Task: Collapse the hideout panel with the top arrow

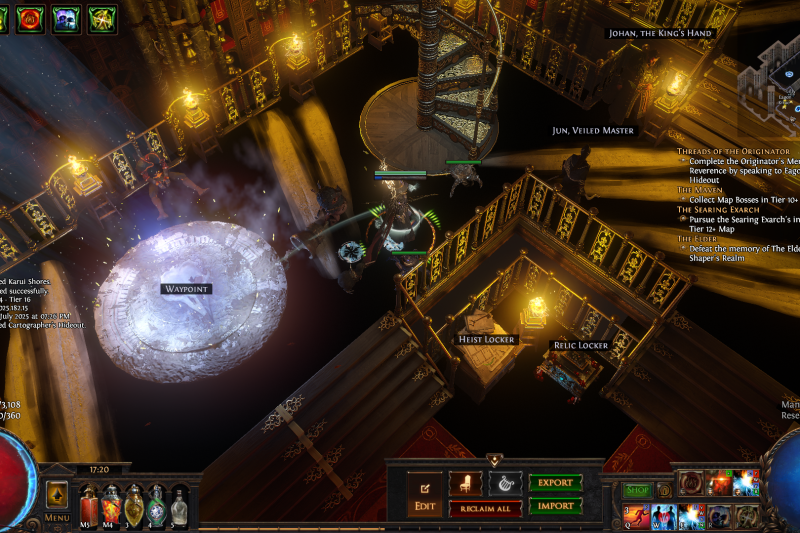Action: [494, 460]
